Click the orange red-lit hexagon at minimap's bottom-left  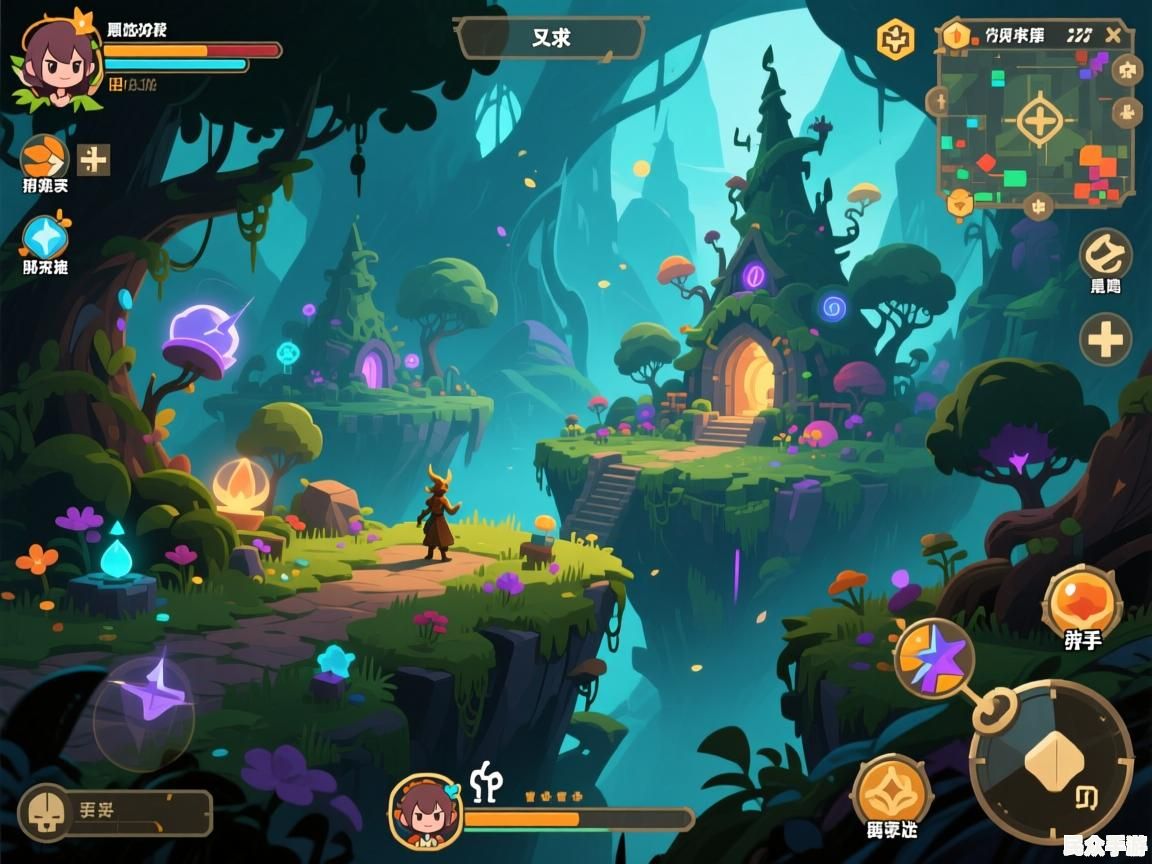[x=960, y=204]
